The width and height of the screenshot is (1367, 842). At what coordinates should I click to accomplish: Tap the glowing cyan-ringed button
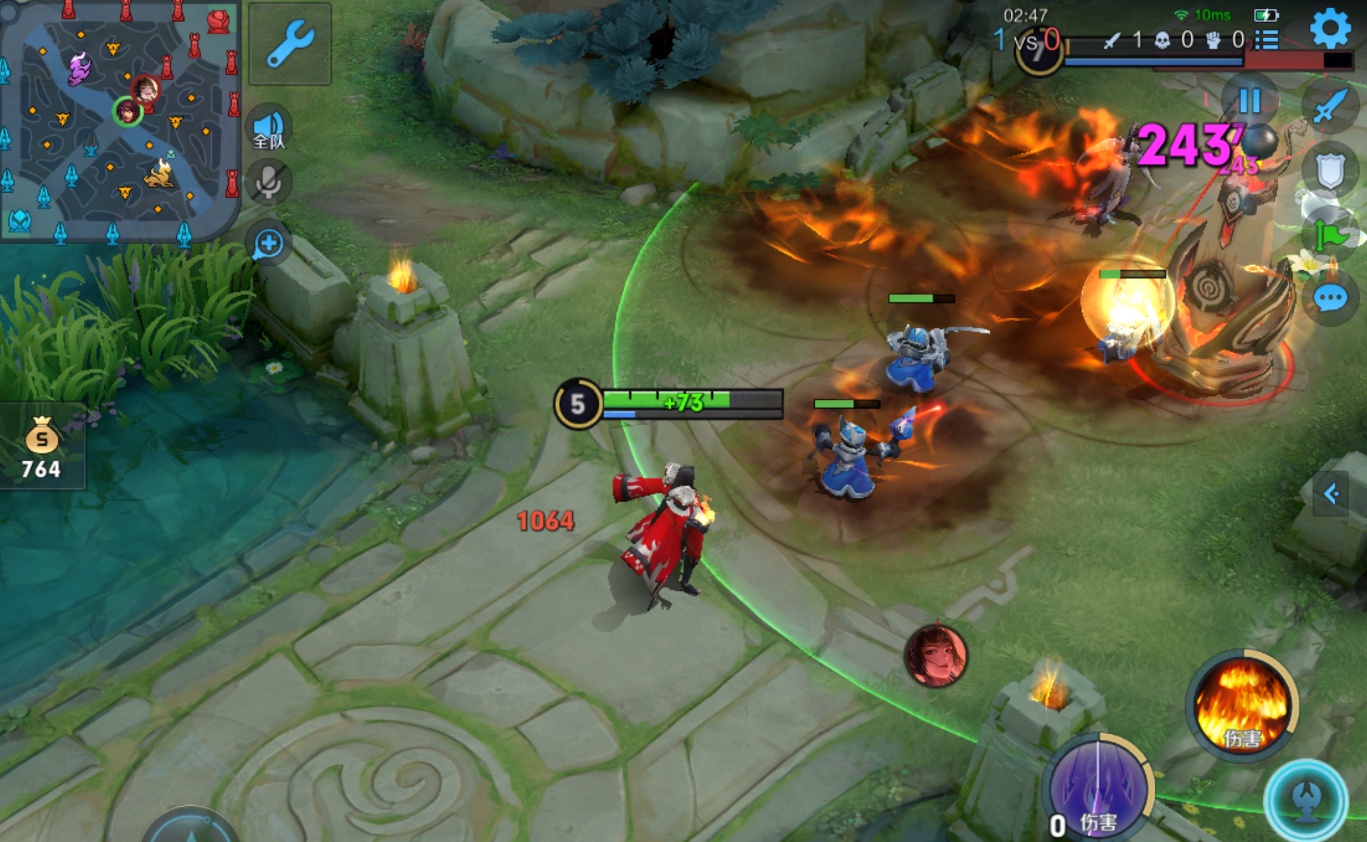[x=1305, y=800]
